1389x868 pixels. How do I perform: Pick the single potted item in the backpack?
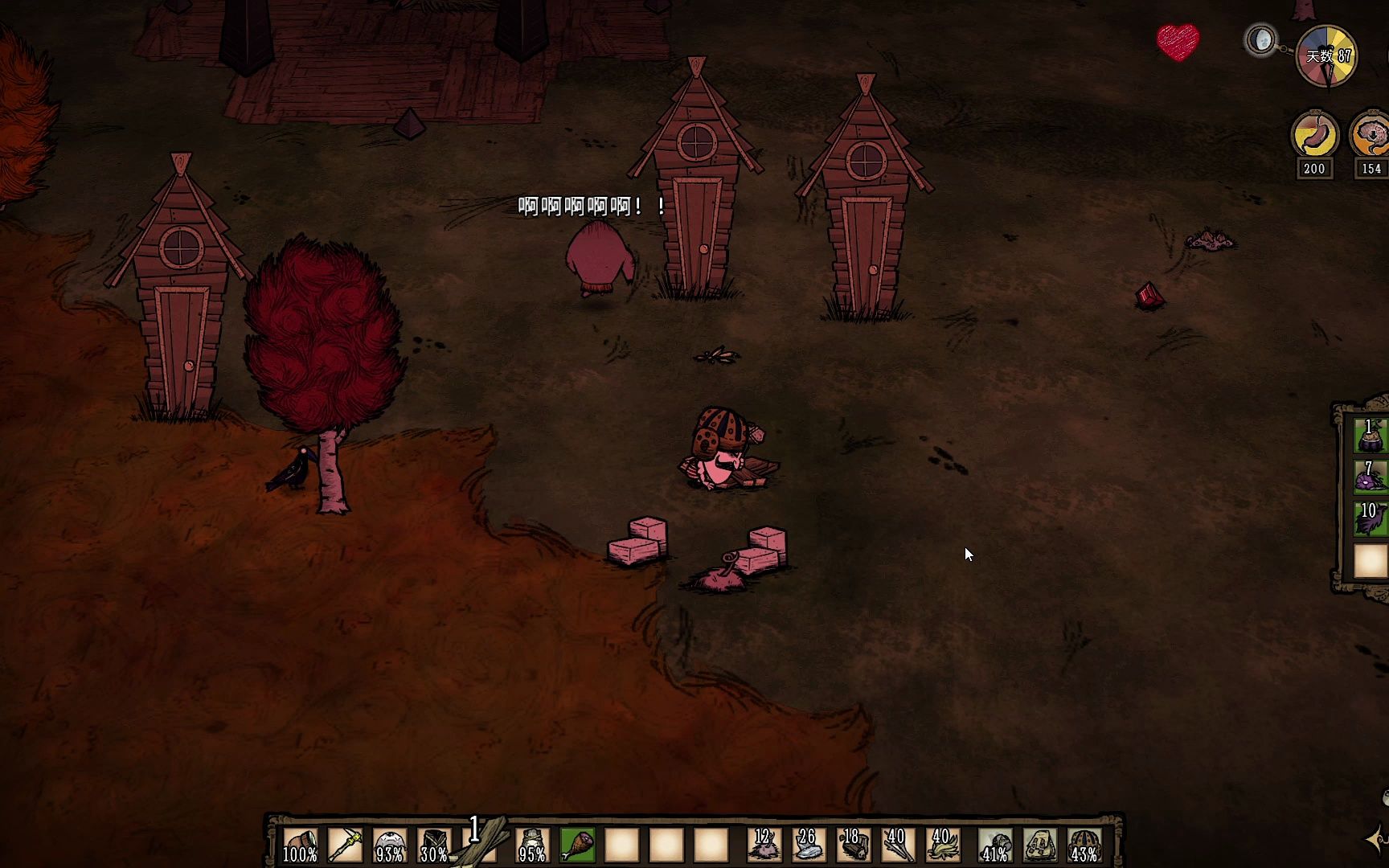pos(1370,436)
